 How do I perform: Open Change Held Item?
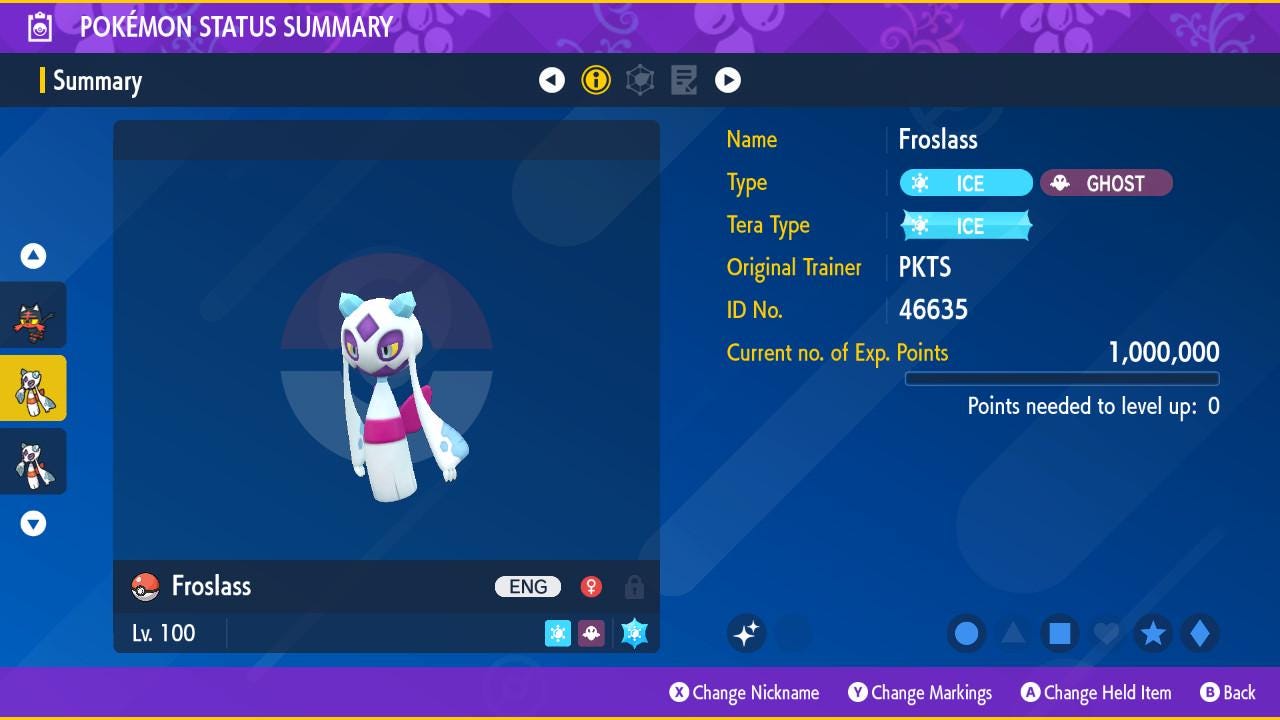1096,692
